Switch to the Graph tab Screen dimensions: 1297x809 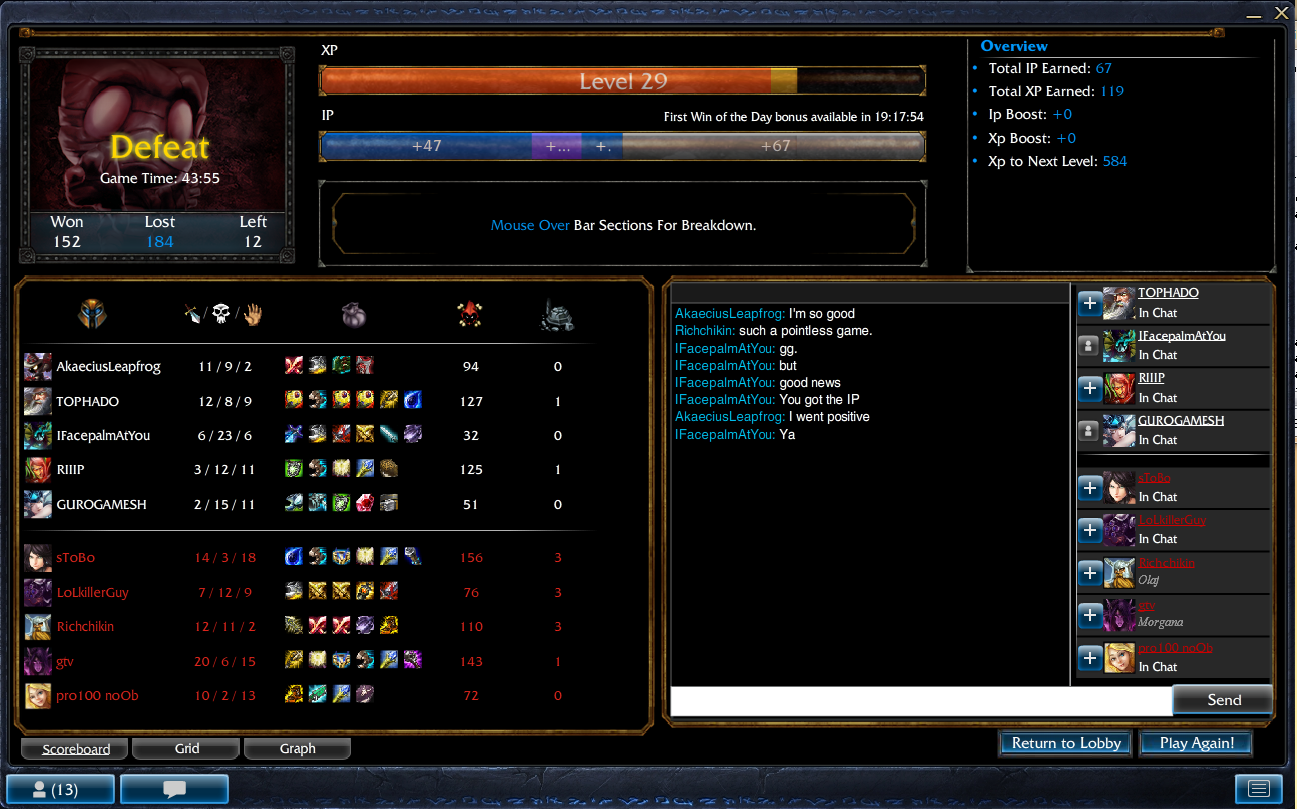coord(297,748)
